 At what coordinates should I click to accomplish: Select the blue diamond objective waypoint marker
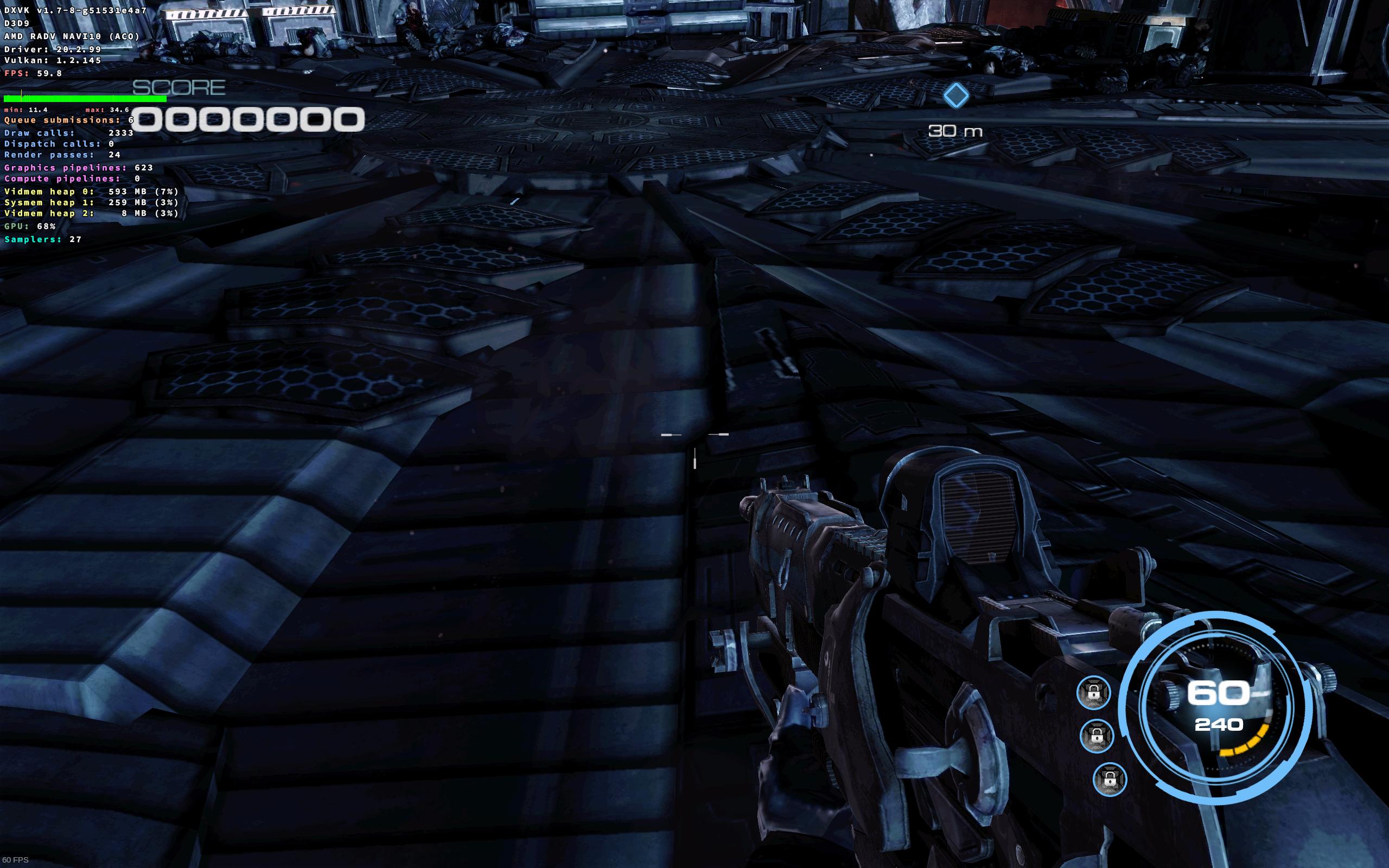[x=955, y=95]
